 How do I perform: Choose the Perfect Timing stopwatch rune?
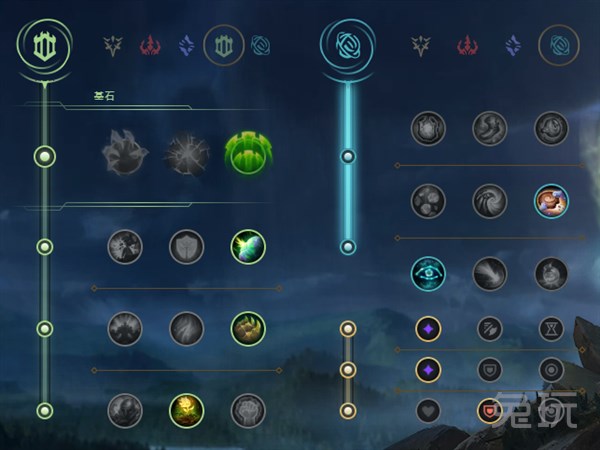551,128
